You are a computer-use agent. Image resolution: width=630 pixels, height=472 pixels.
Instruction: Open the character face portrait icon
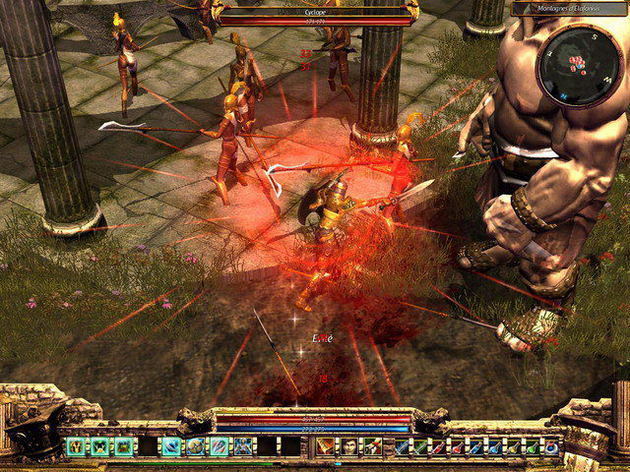347,446
